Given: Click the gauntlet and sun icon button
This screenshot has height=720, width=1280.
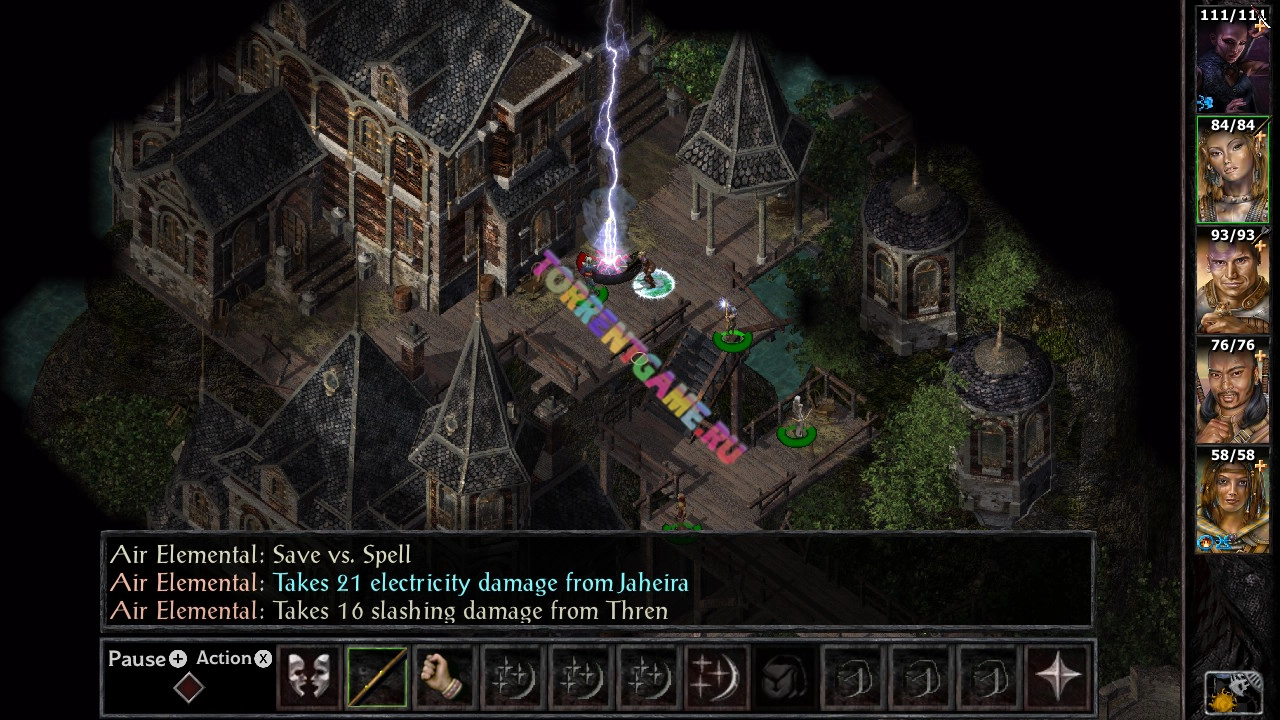Looking at the screenshot, I should [x=1232, y=691].
